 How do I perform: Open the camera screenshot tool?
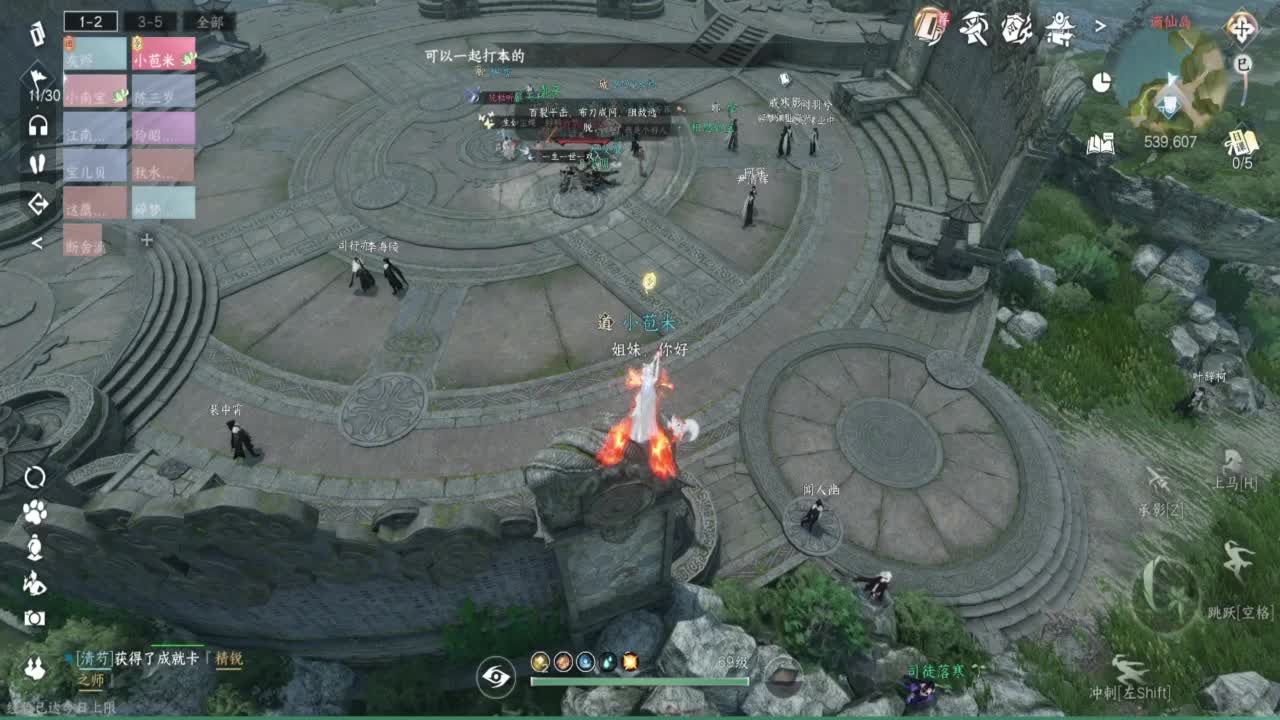pos(35,617)
